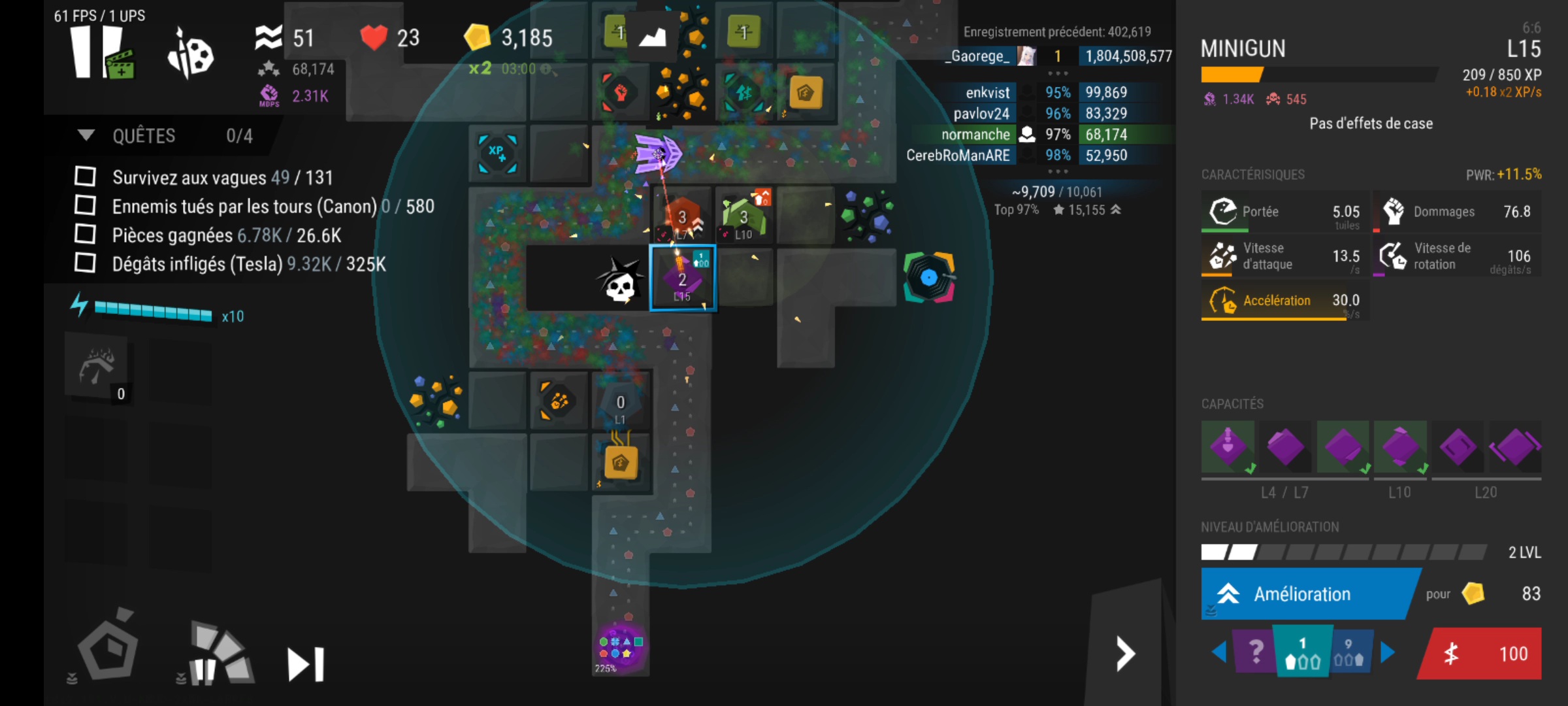Screen dimensions: 1568x706
Task: Select the highlighted Minigun L15 tile
Action: pyautogui.click(x=682, y=279)
